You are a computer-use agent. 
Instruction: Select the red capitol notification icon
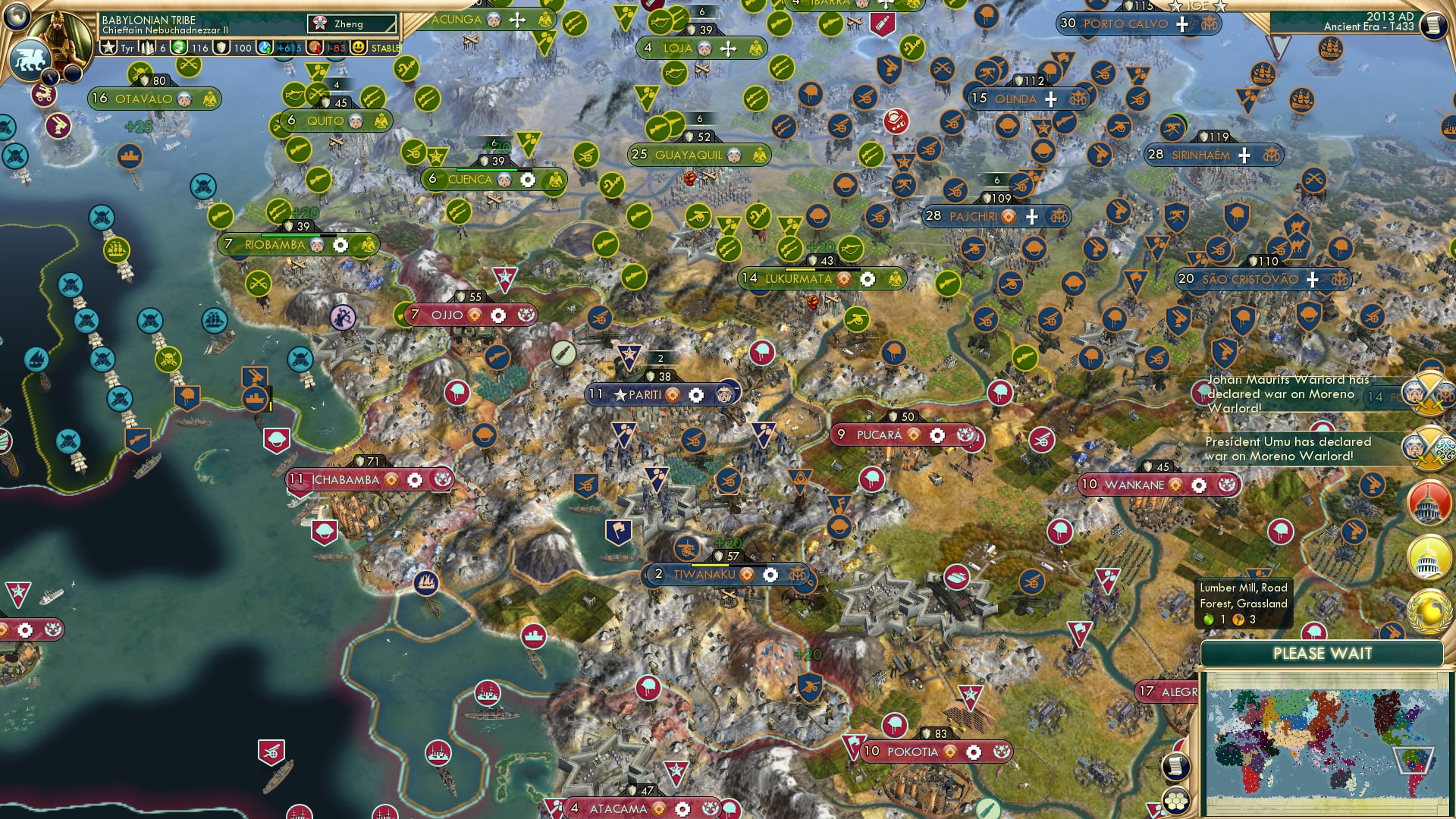click(1429, 500)
